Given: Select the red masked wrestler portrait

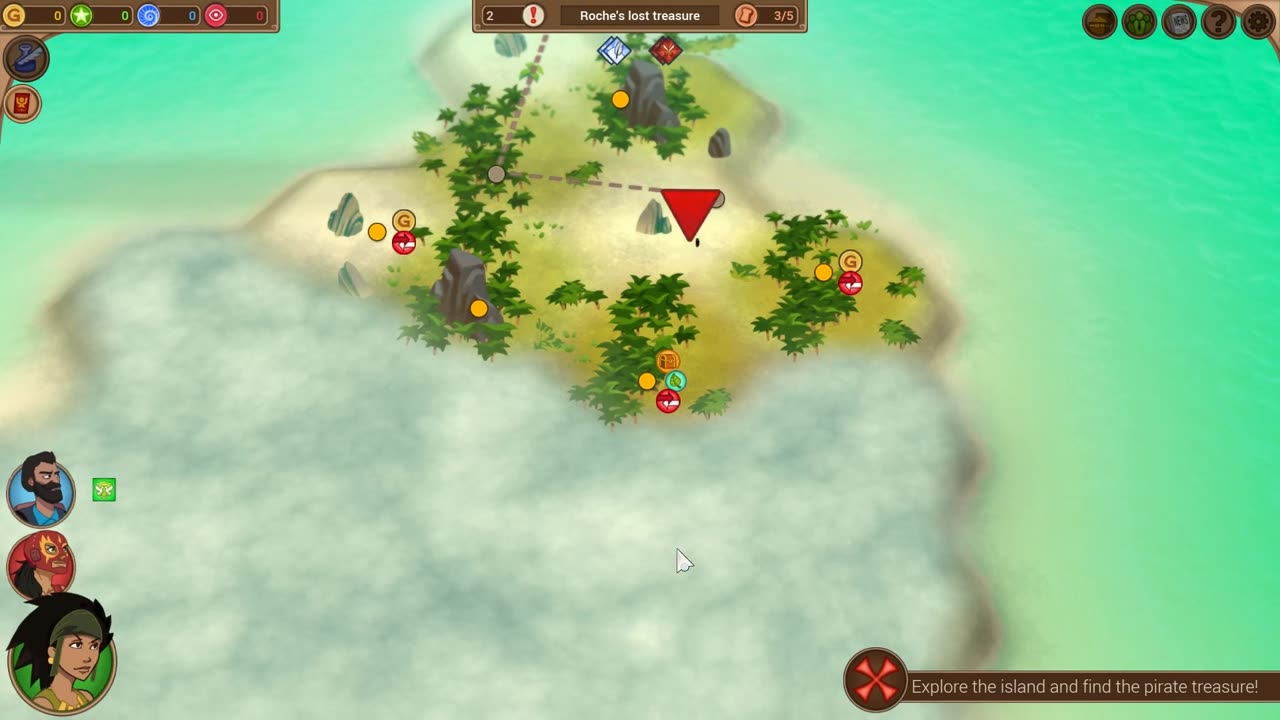Looking at the screenshot, I should coord(41,563).
